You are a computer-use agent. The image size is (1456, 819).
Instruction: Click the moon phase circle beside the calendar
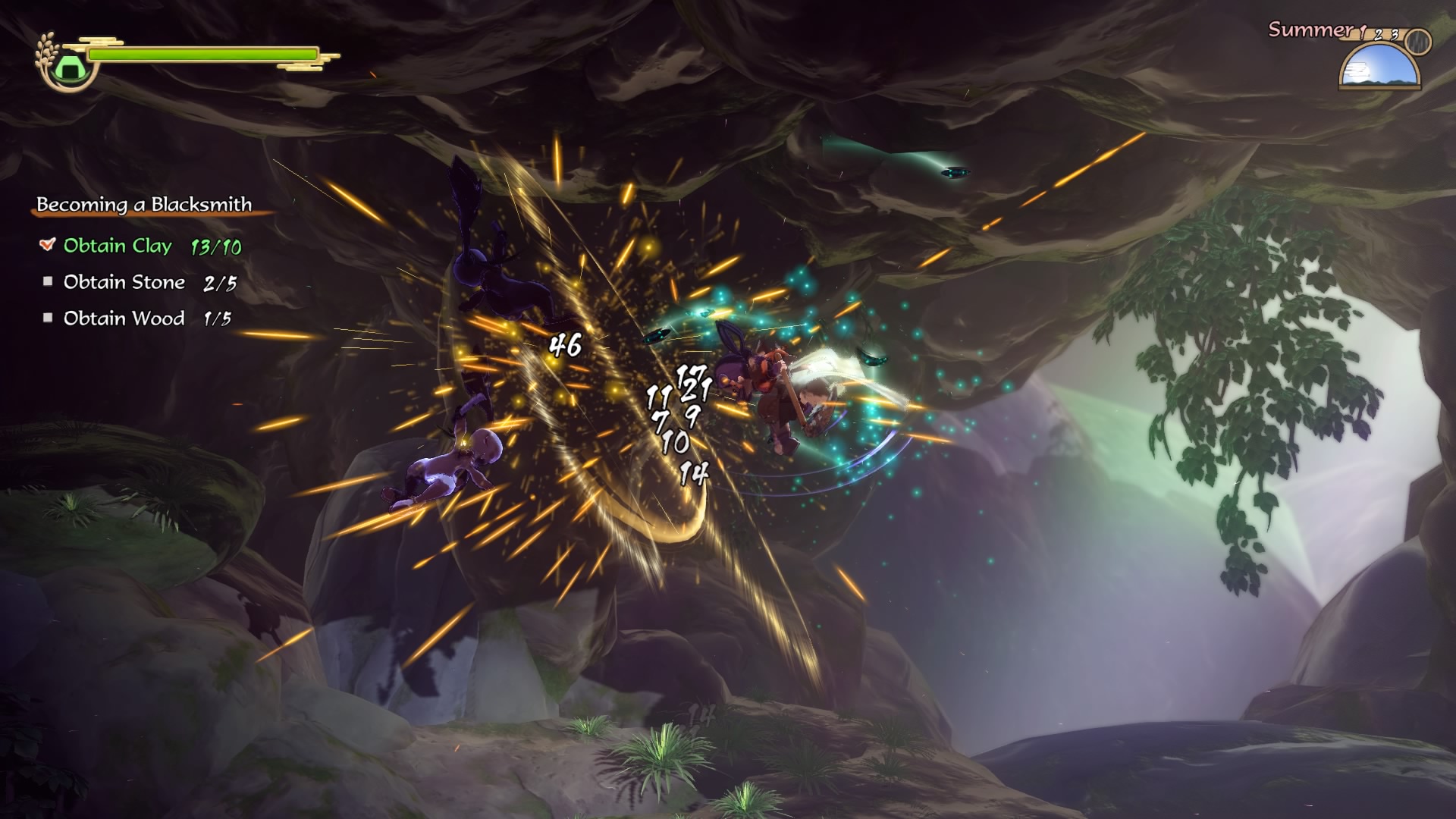click(1417, 43)
